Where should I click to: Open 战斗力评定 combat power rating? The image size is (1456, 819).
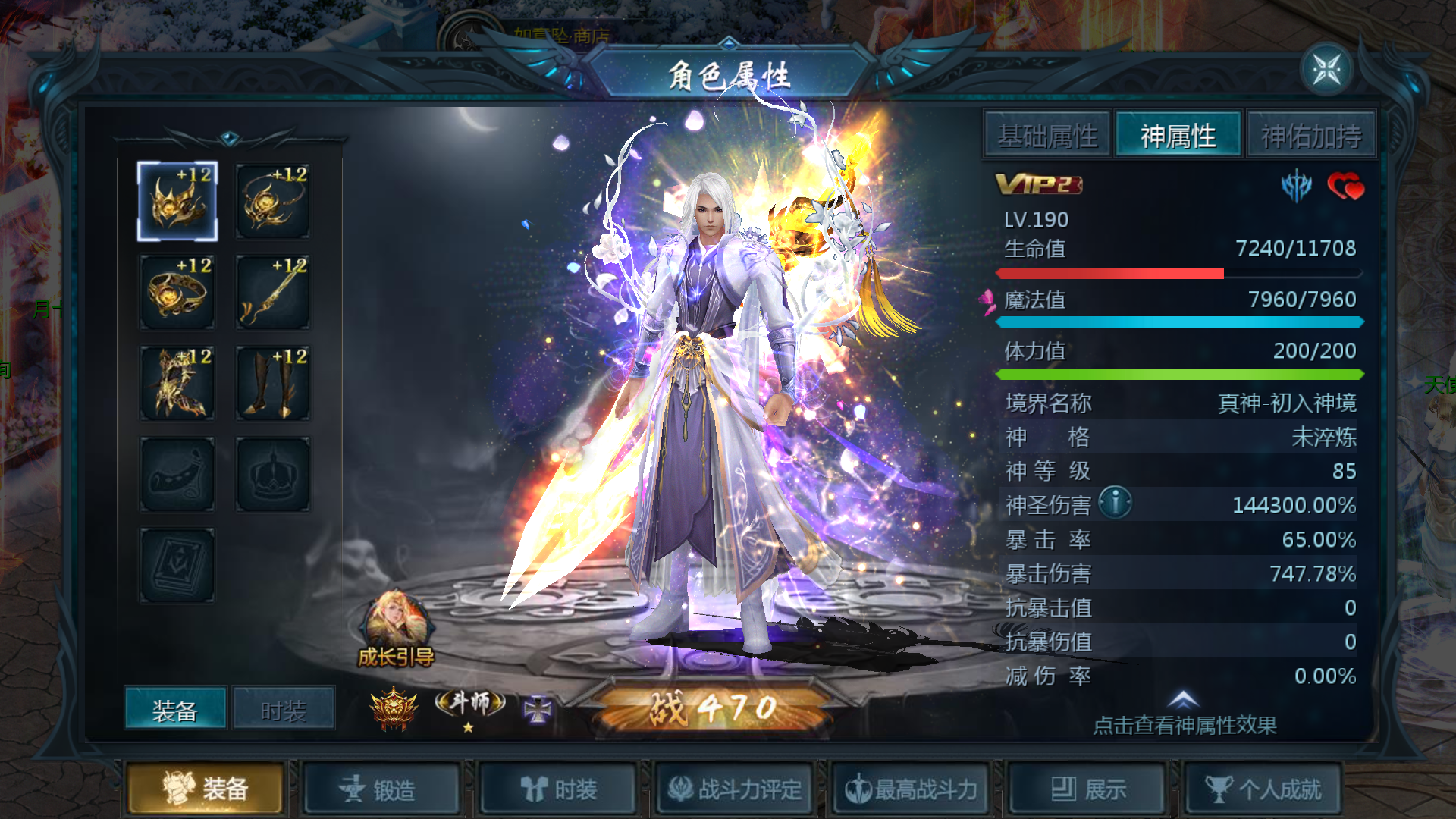pyautogui.click(x=735, y=789)
